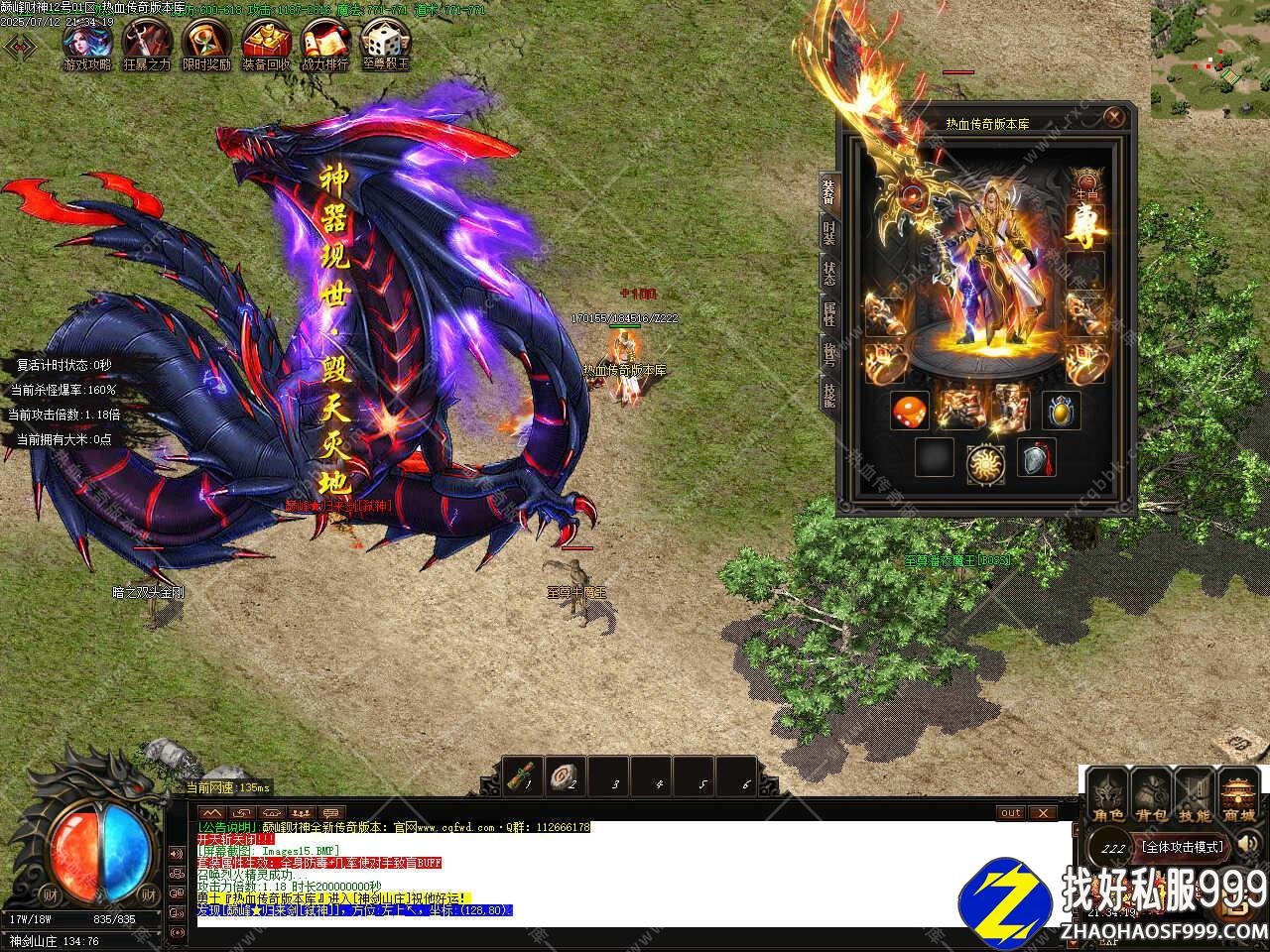Activate the 狂暴之力 icon
Viewport: 1270px width, 952px height.
pyautogui.click(x=146, y=43)
